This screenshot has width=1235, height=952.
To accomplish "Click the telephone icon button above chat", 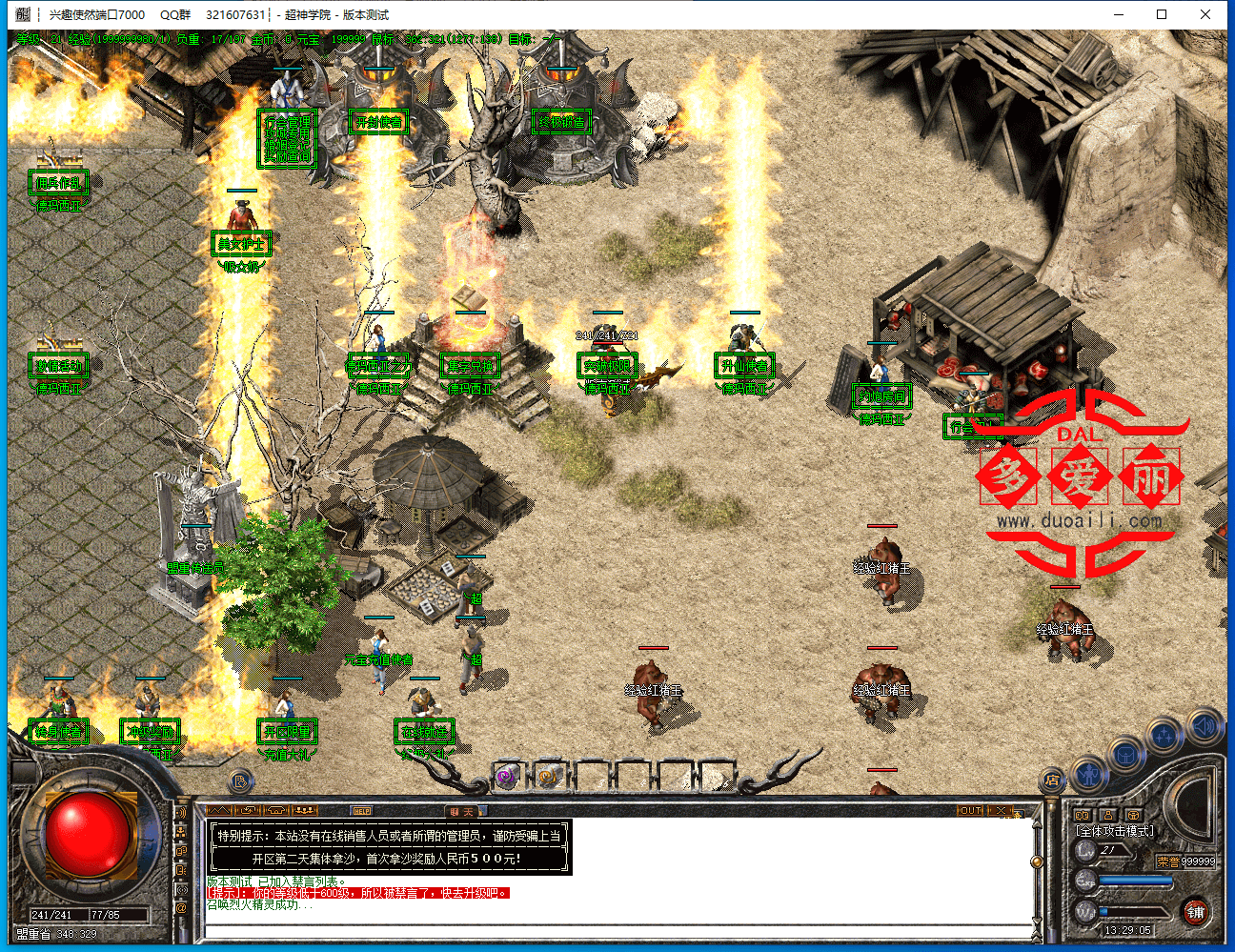I will [x=277, y=811].
